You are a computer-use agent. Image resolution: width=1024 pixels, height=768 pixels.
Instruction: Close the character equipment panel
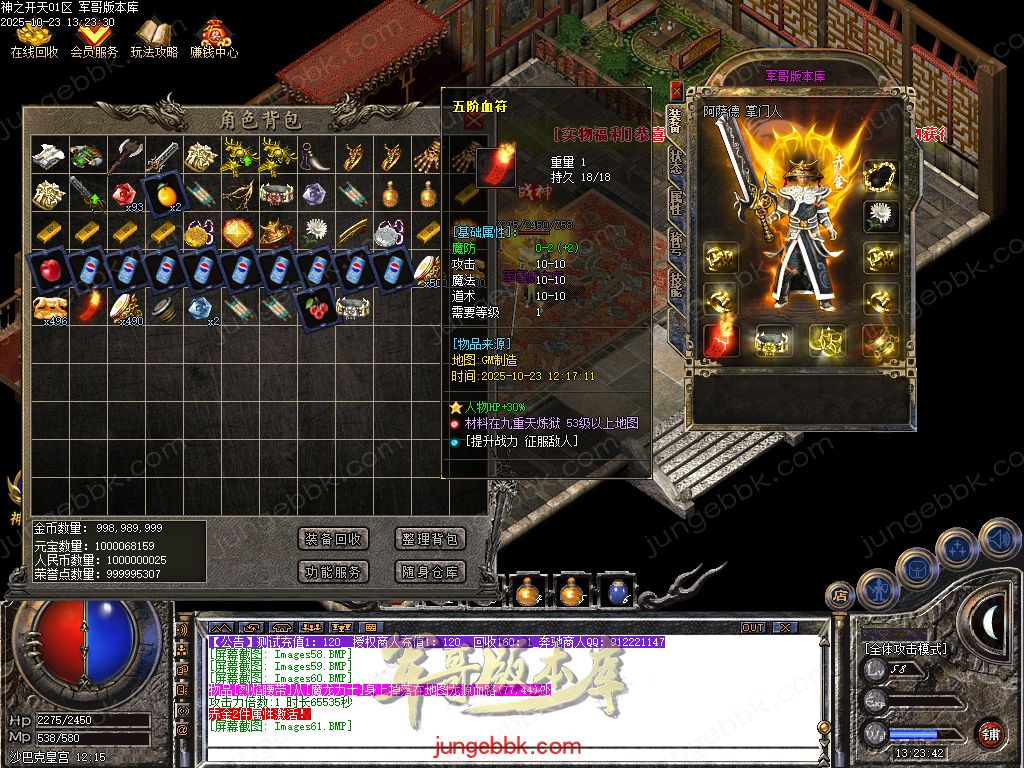677,89
